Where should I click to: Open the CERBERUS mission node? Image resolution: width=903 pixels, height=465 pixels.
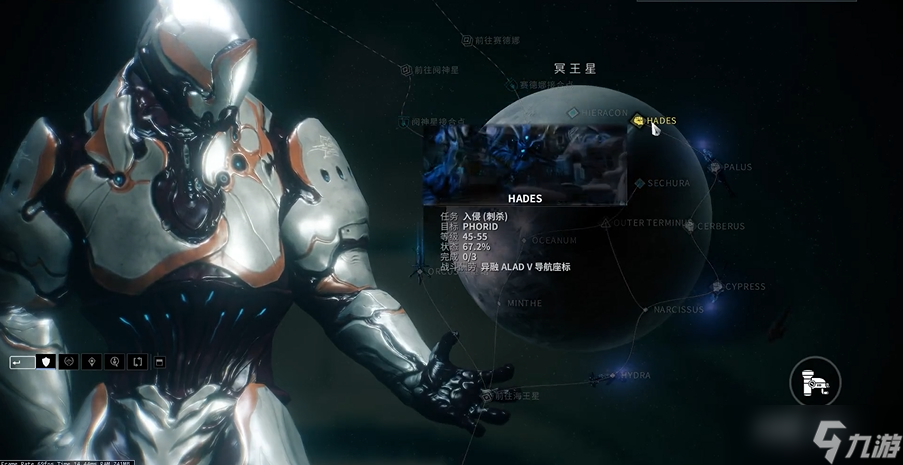(690, 226)
